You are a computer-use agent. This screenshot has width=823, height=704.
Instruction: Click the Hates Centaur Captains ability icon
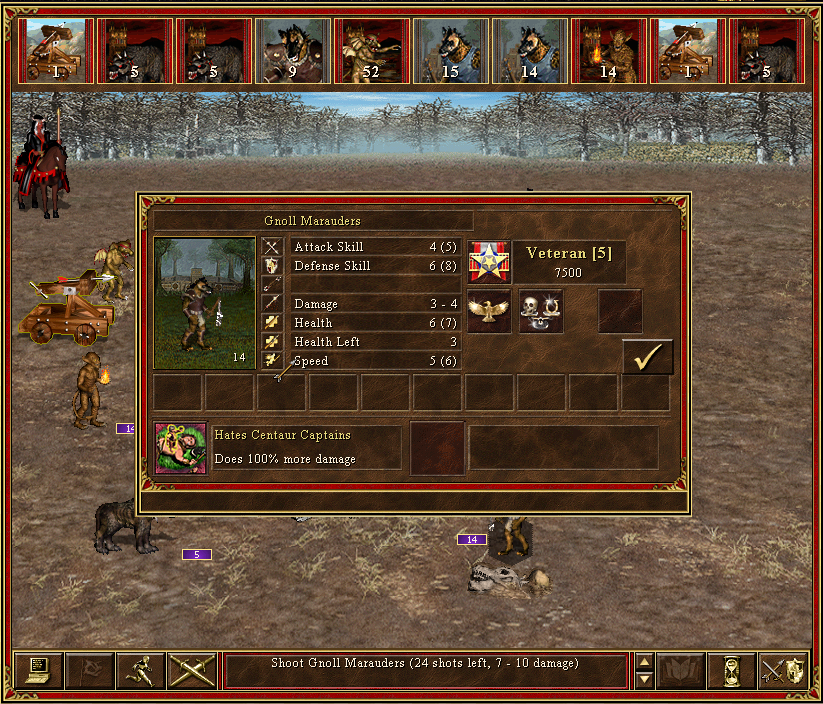click(x=180, y=447)
